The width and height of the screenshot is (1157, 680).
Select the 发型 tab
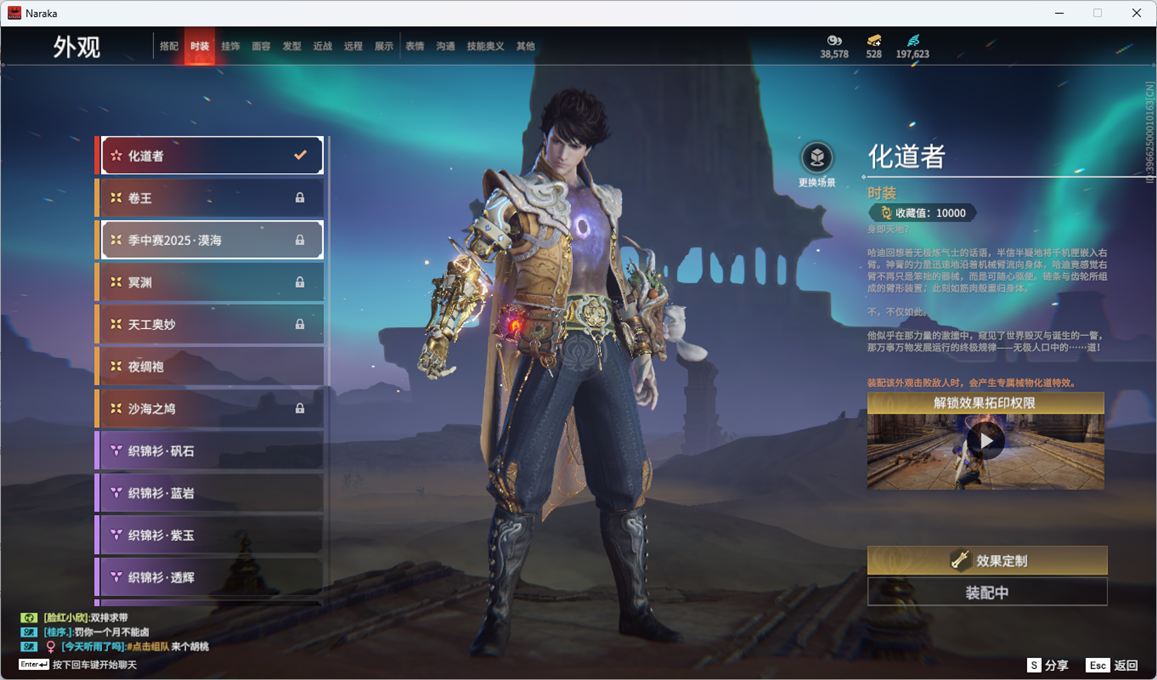(292, 46)
